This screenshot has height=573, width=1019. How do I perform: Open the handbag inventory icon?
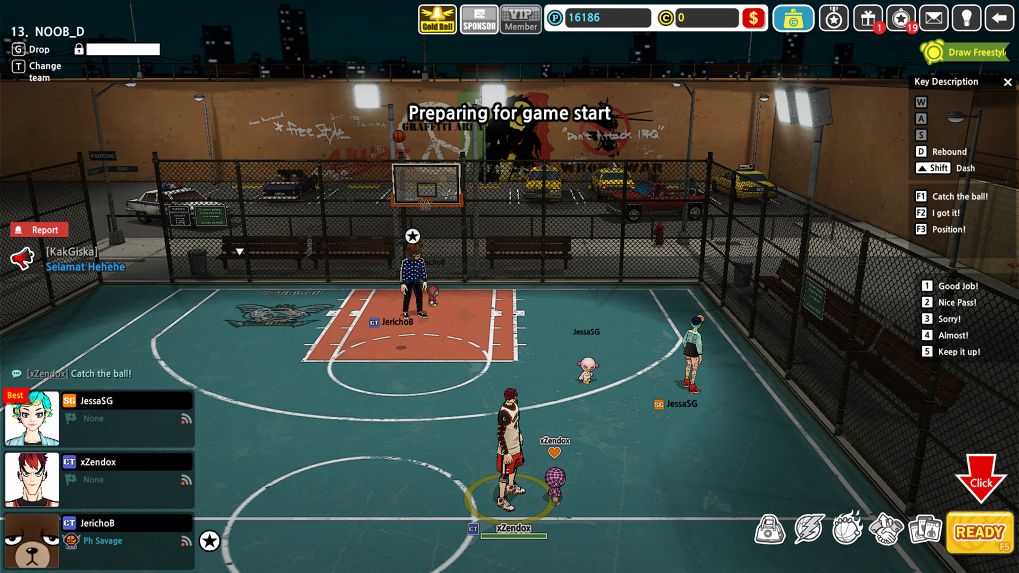(x=769, y=529)
